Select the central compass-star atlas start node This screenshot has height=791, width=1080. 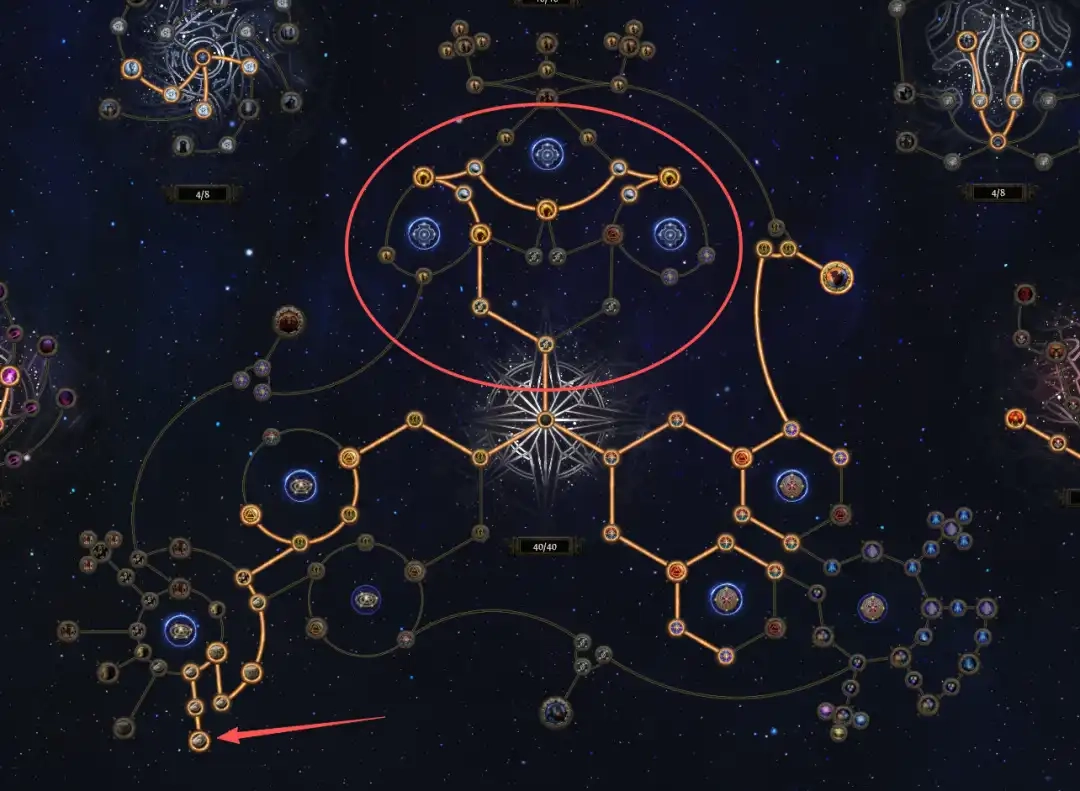point(545,419)
